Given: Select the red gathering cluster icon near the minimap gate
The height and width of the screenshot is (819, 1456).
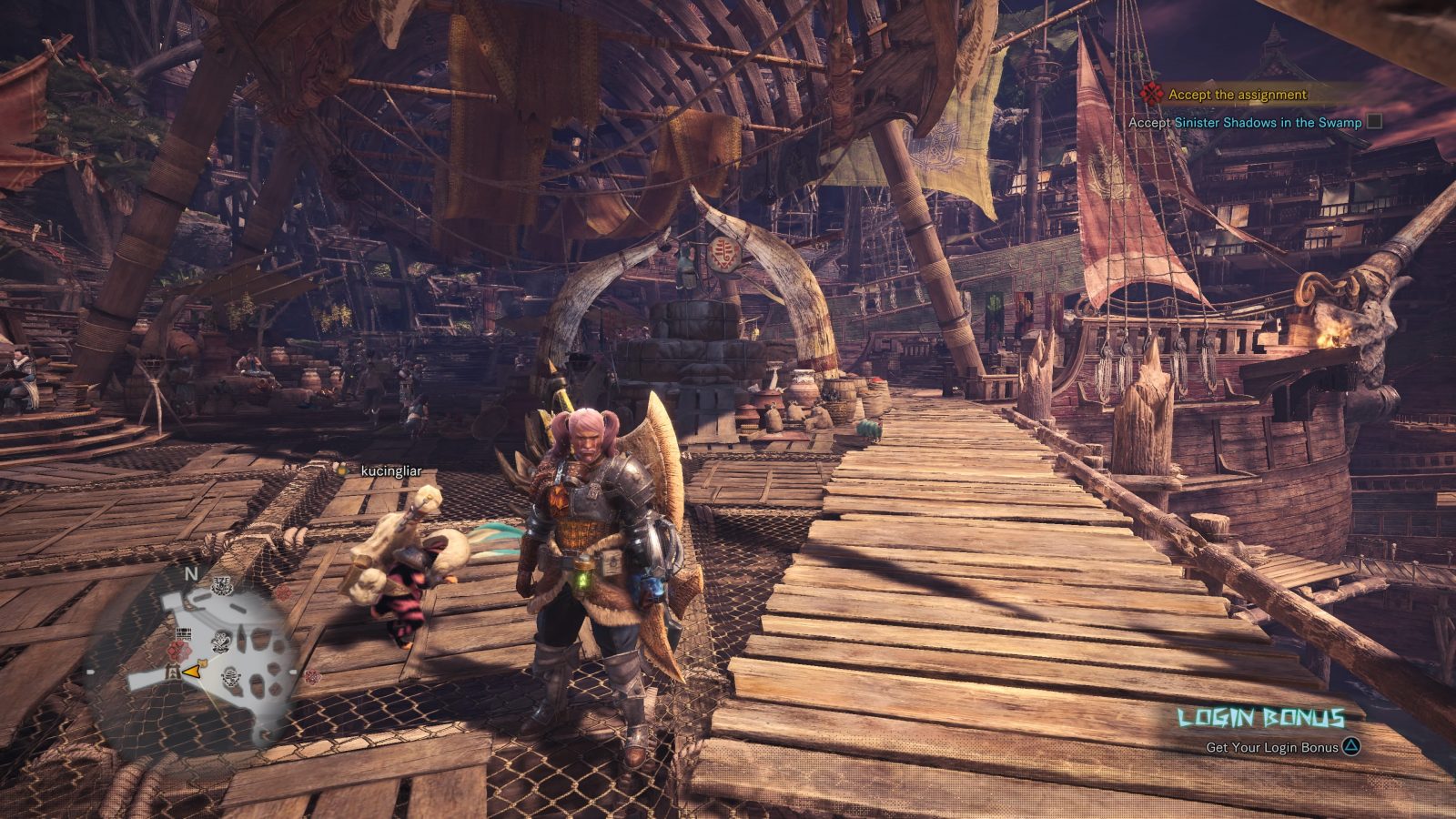Looking at the screenshot, I should coord(179,650).
